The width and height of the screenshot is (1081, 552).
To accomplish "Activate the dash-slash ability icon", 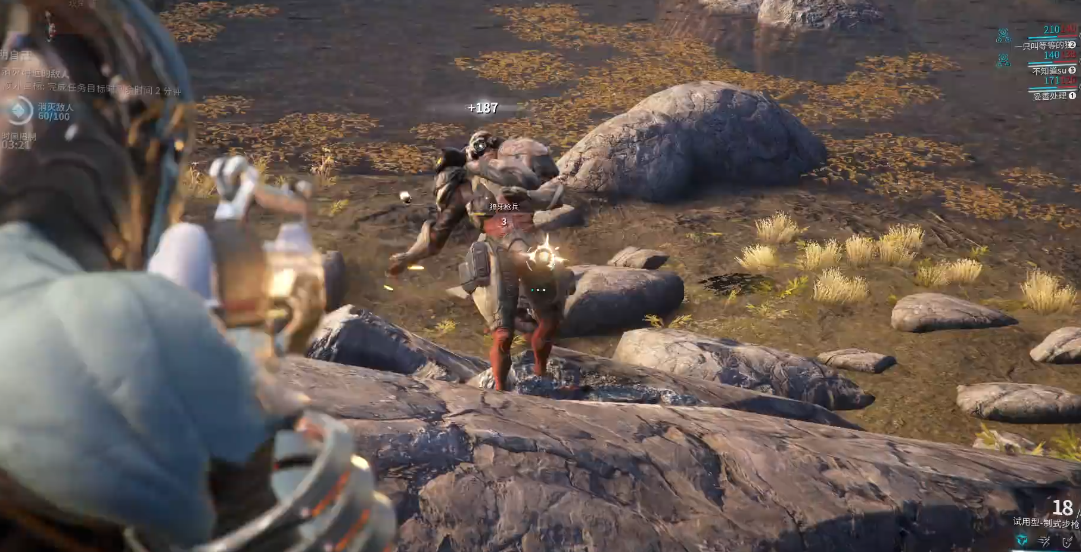I will [x=1044, y=540].
